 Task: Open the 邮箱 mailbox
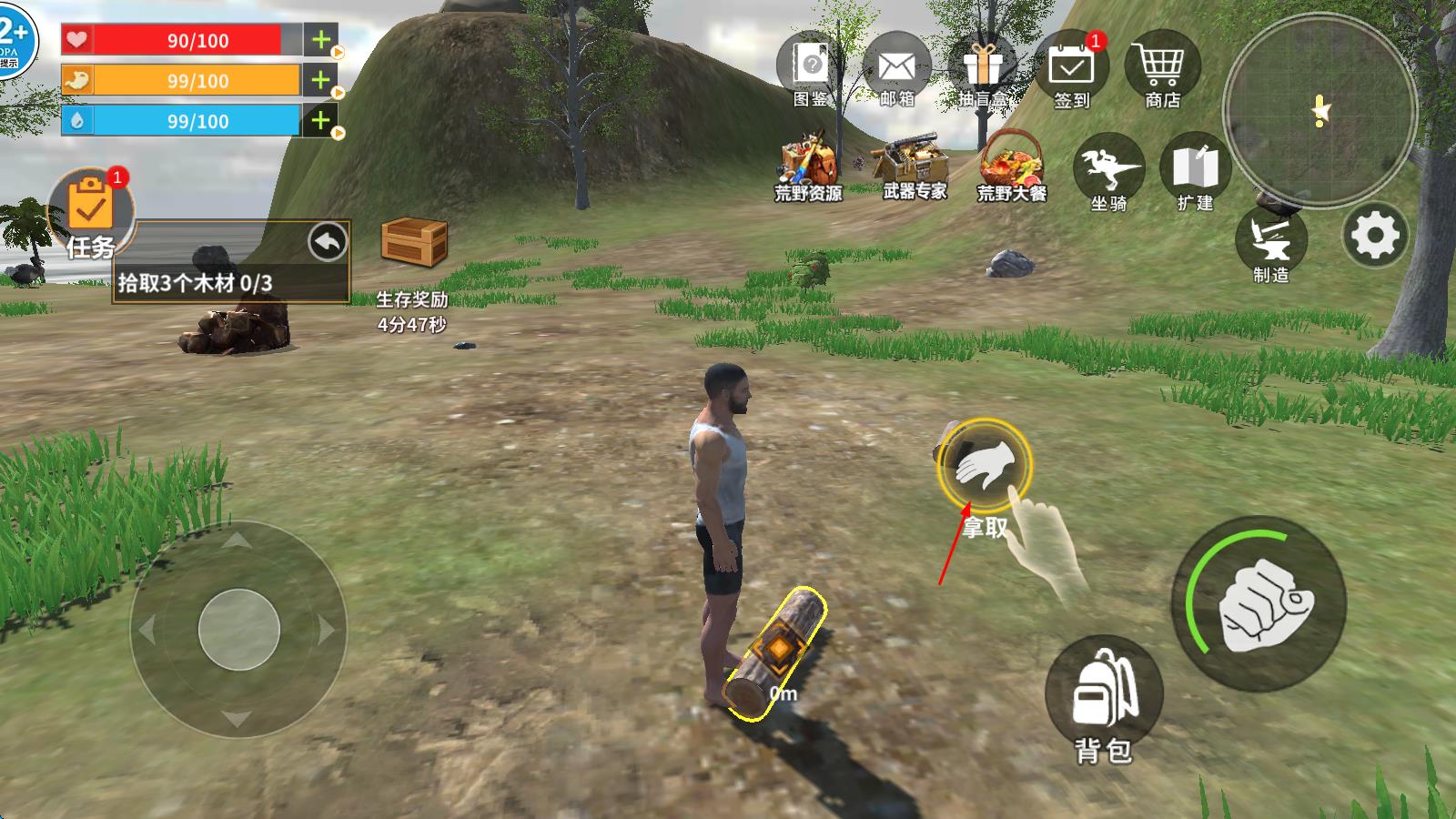pos(896,70)
